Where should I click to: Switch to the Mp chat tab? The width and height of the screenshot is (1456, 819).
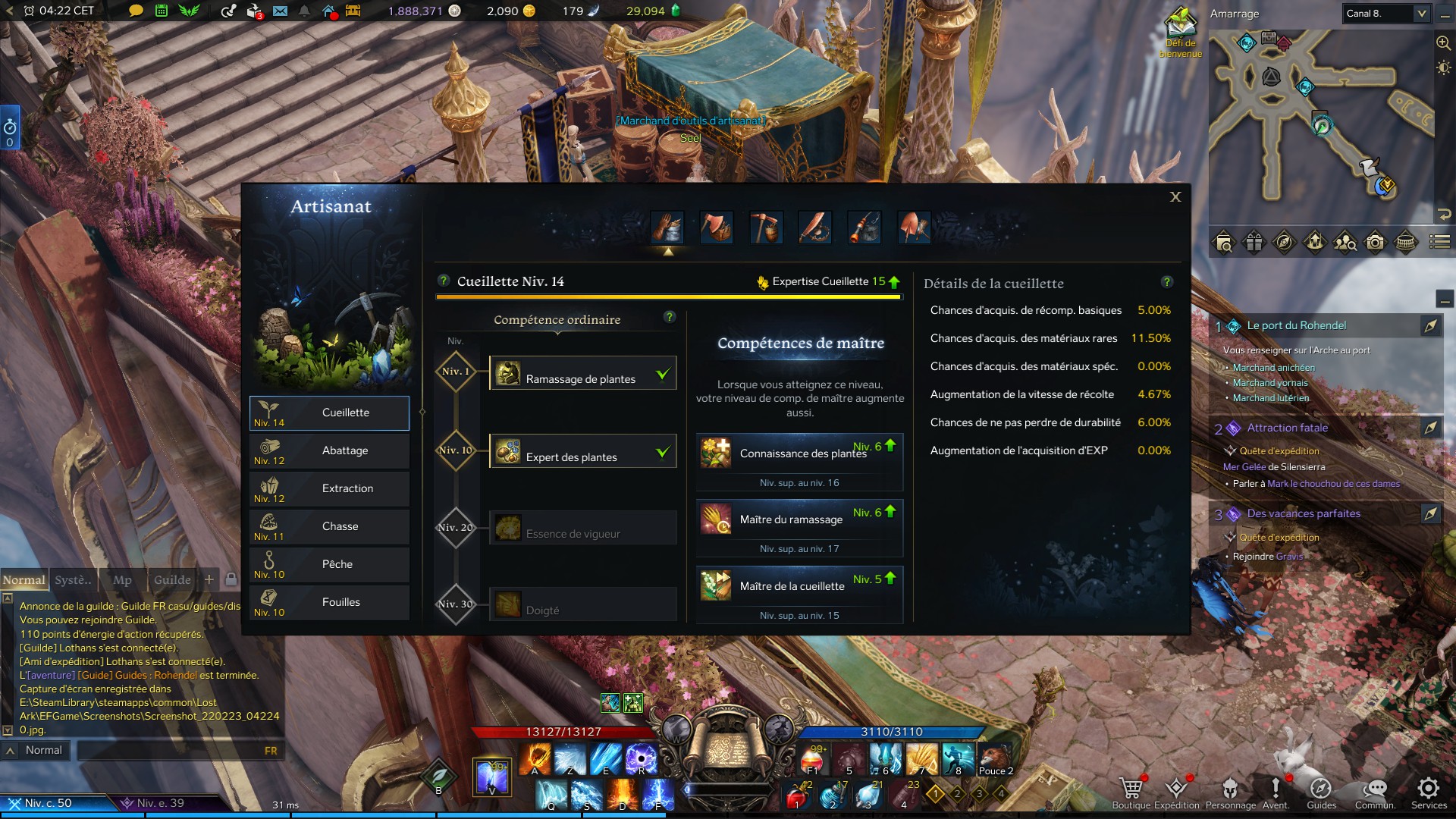(x=122, y=580)
